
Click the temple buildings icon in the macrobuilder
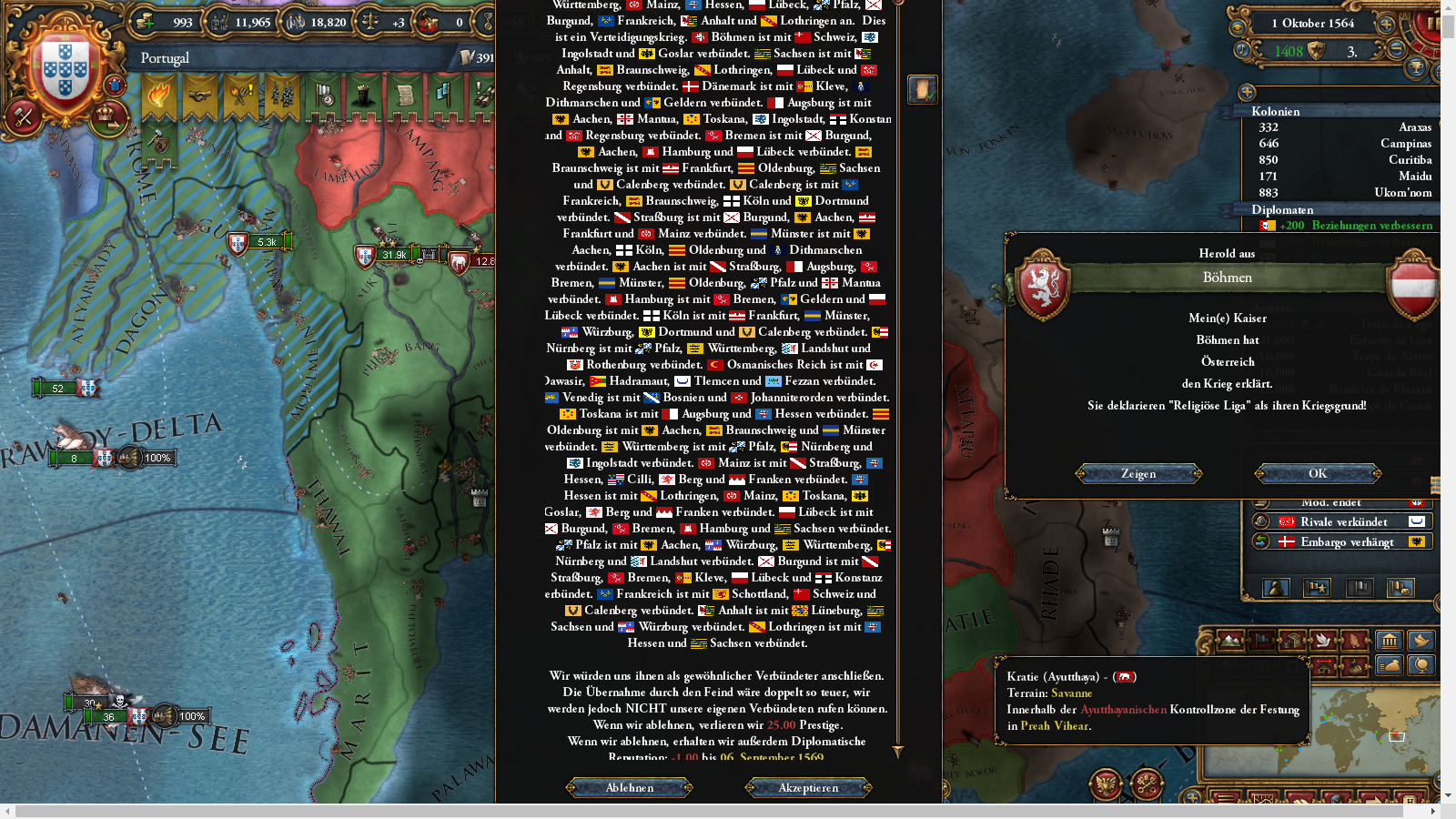(1390, 640)
